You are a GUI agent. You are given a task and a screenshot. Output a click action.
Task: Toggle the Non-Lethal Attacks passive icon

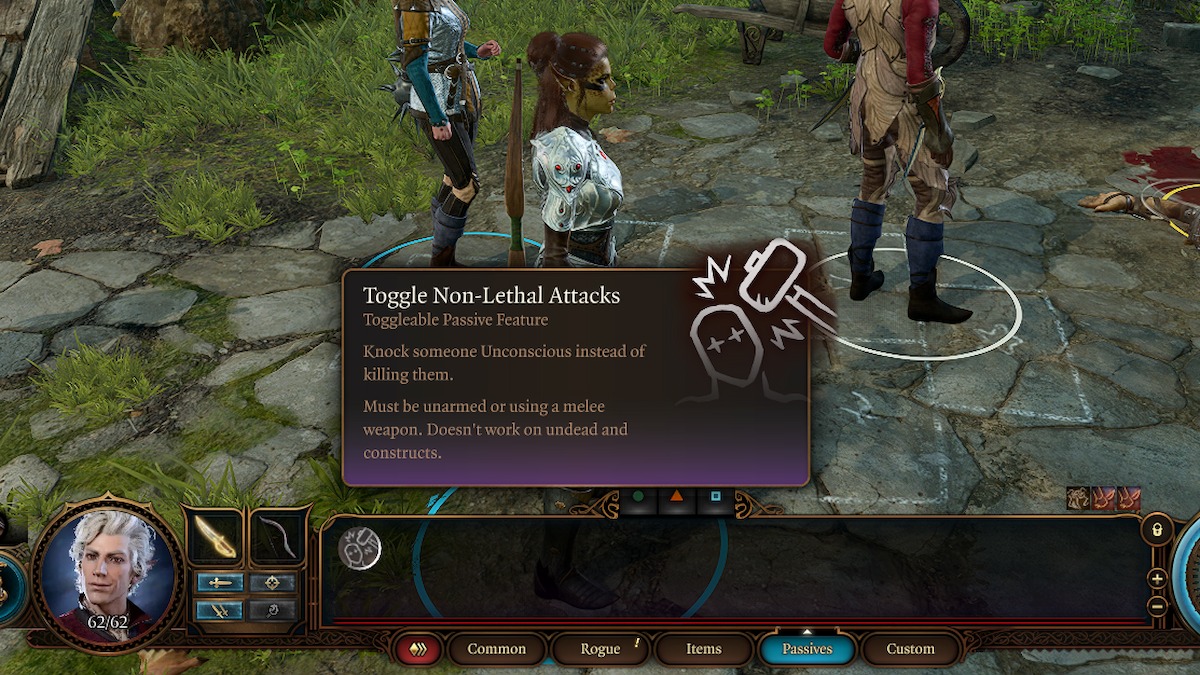coord(359,549)
